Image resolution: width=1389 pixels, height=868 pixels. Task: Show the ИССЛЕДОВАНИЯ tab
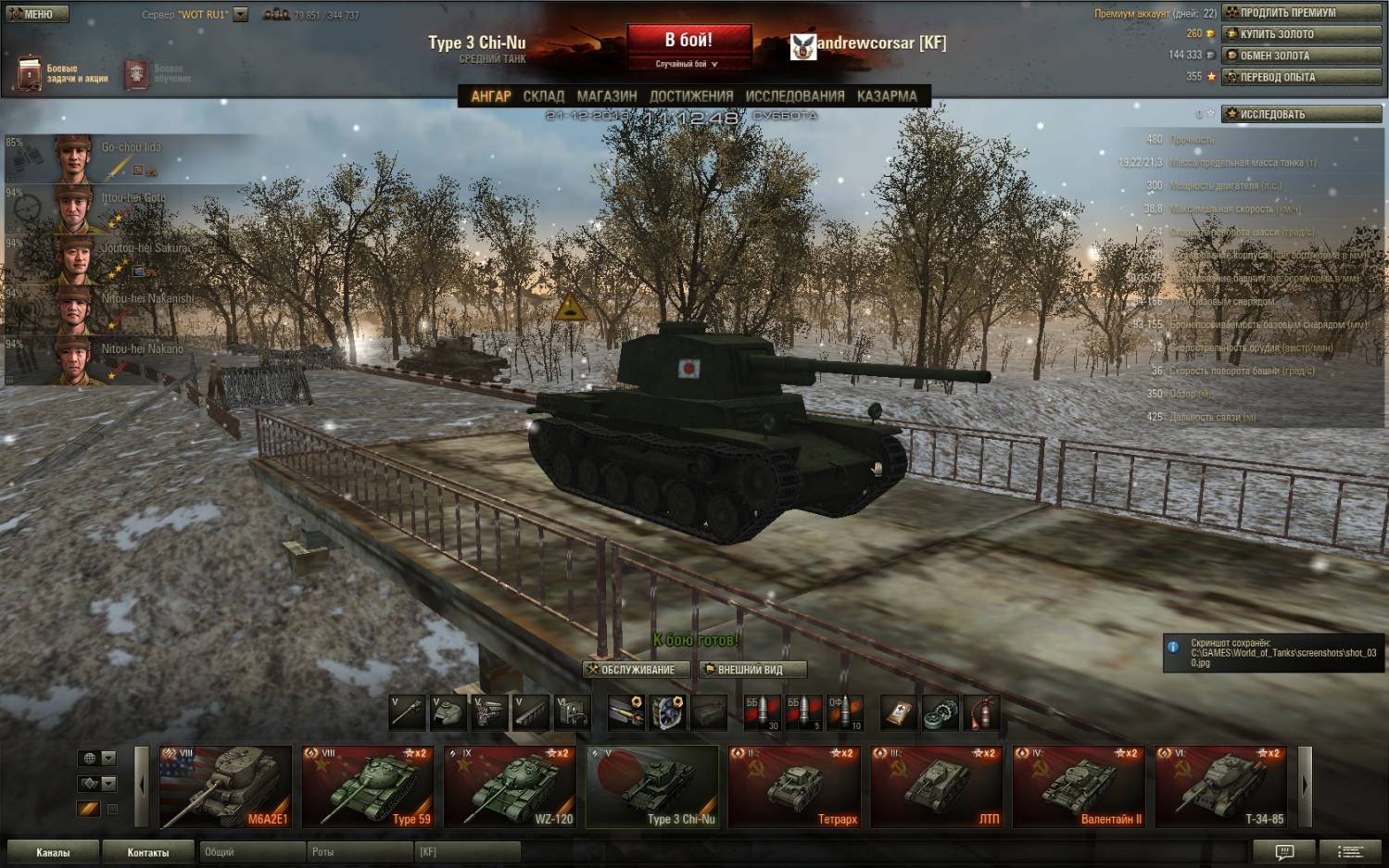click(795, 96)
